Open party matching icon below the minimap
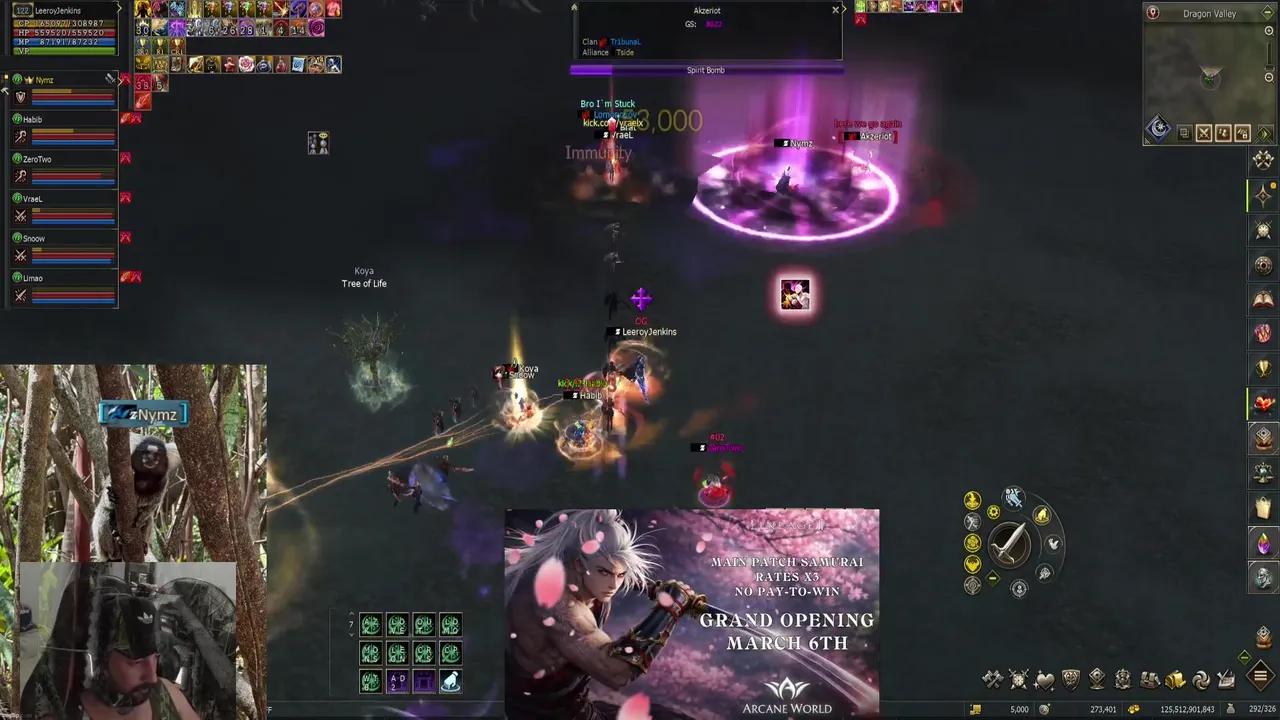This screenshot has height=720, width=1280. tap(1223, 133)
